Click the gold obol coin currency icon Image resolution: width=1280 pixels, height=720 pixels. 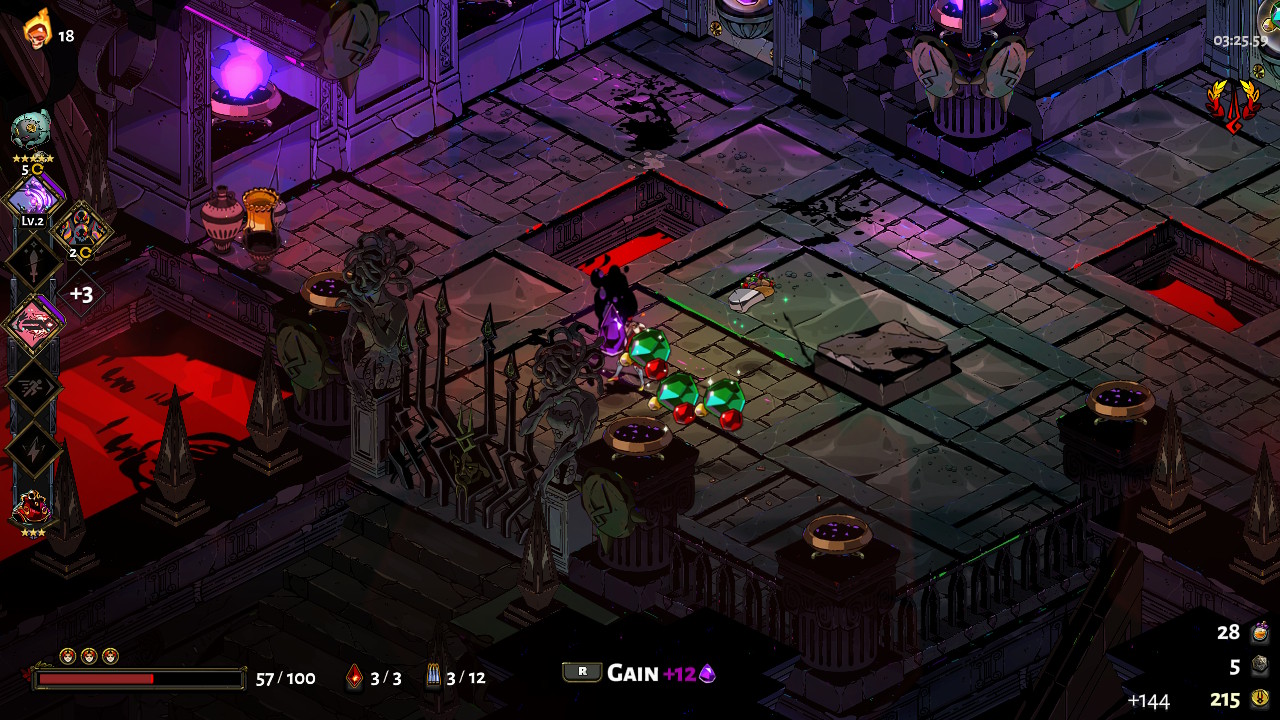coord(1259,699)
